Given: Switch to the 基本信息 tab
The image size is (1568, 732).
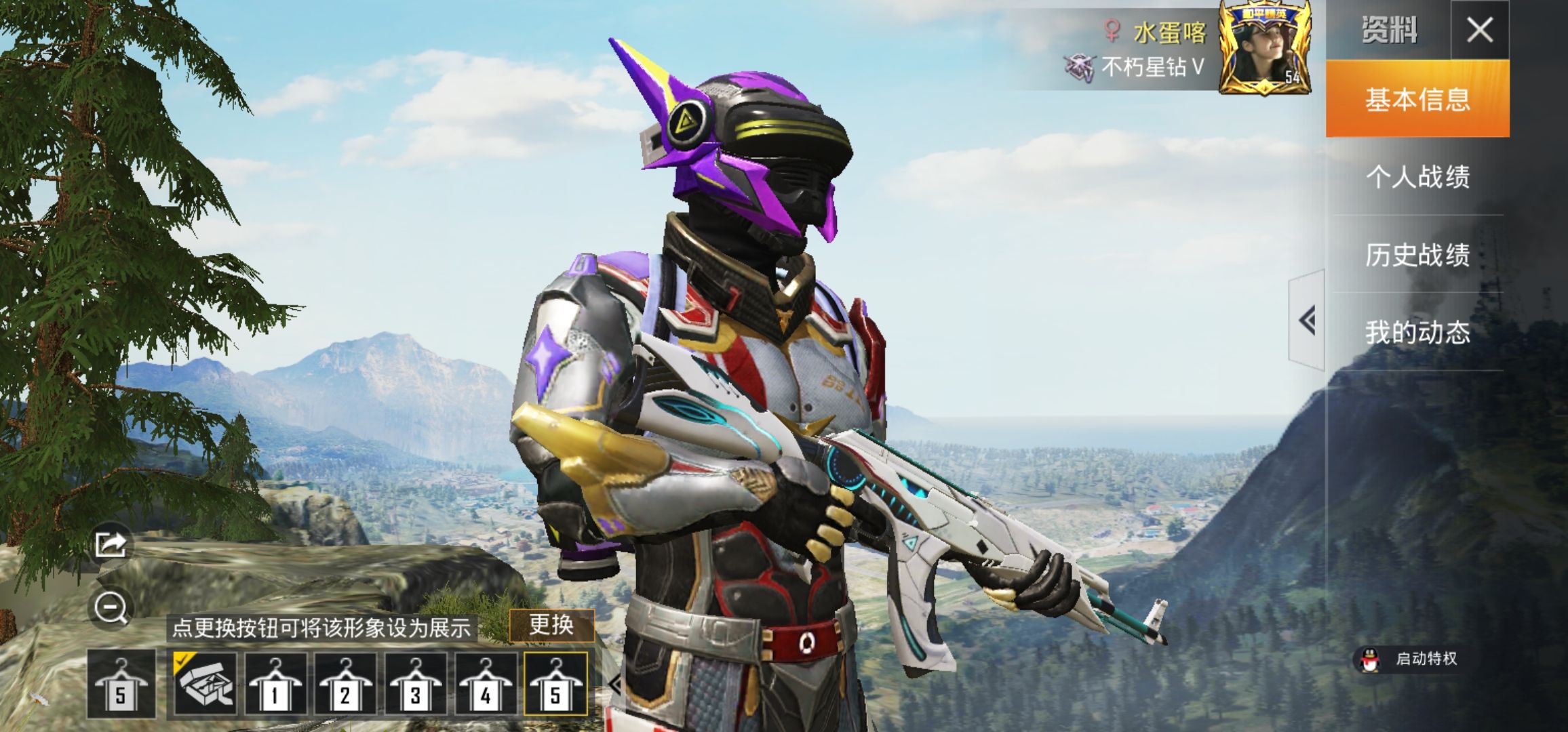Looking at the screenshot, I should [1417, 99].
